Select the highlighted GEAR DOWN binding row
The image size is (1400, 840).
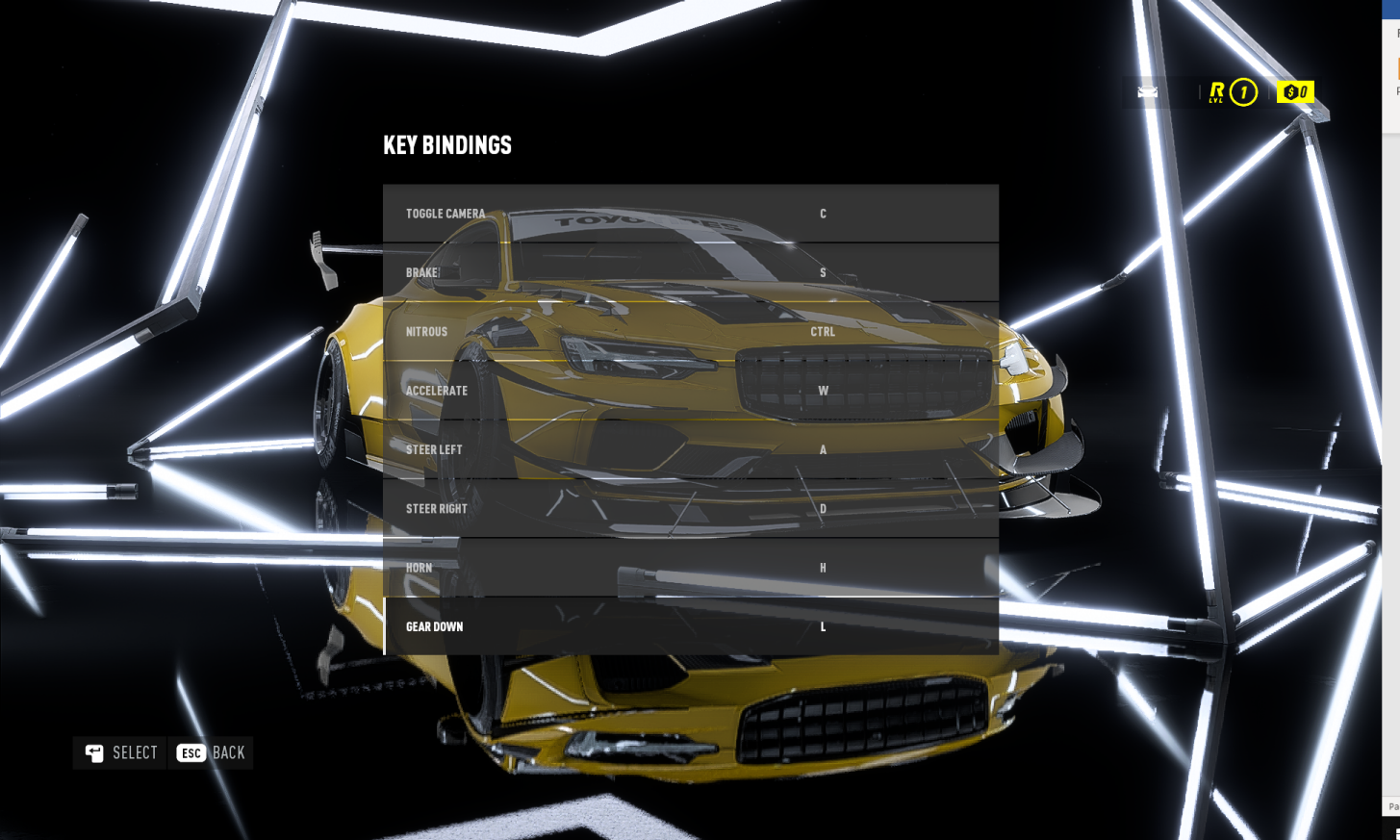[x=690, y=626]
